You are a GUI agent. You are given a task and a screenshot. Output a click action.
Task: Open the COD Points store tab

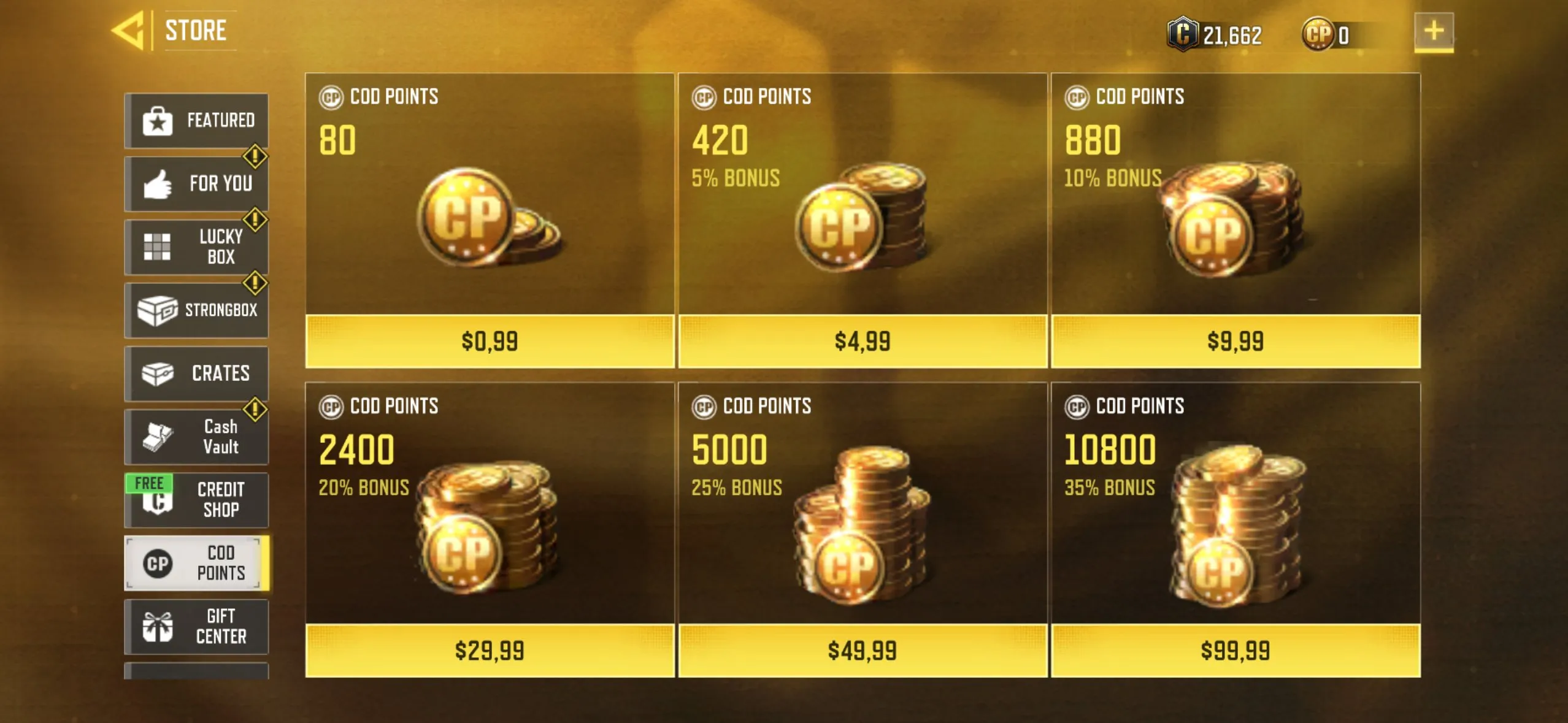197,562
